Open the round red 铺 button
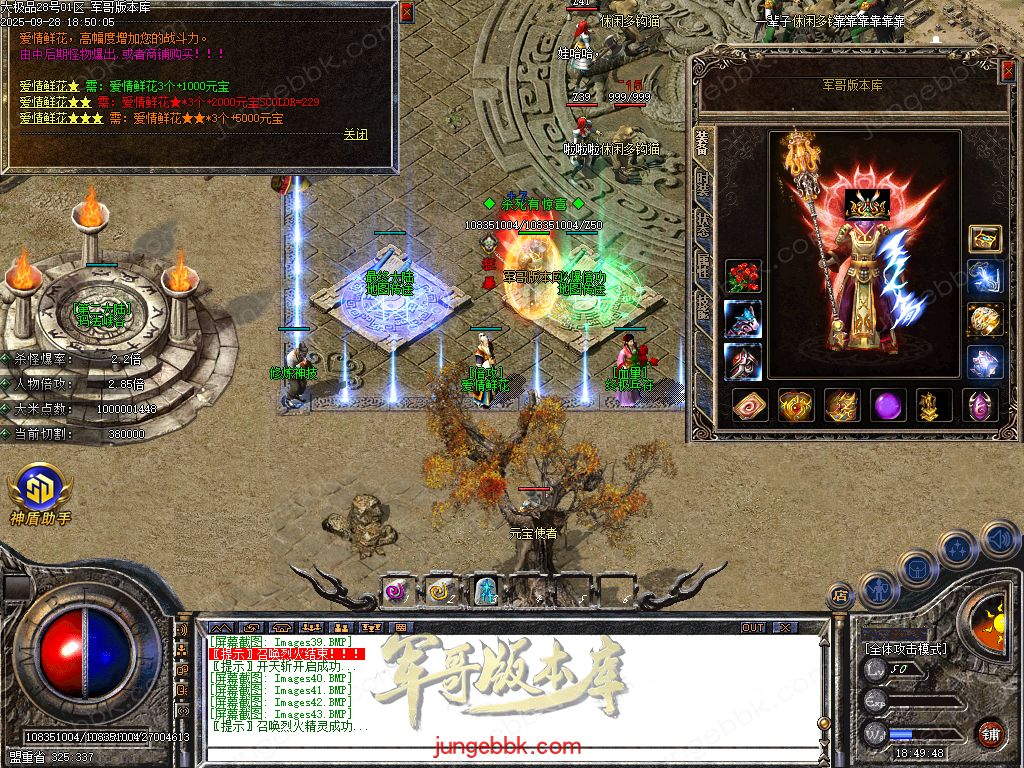Screen dimensions: 1024x768 coord(990,733)
